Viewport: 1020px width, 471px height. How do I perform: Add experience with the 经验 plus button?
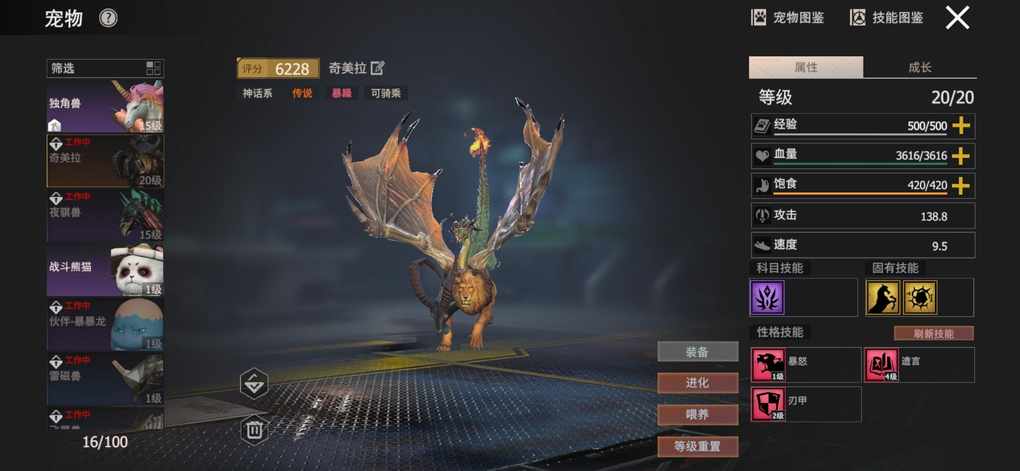click(962, 126)
